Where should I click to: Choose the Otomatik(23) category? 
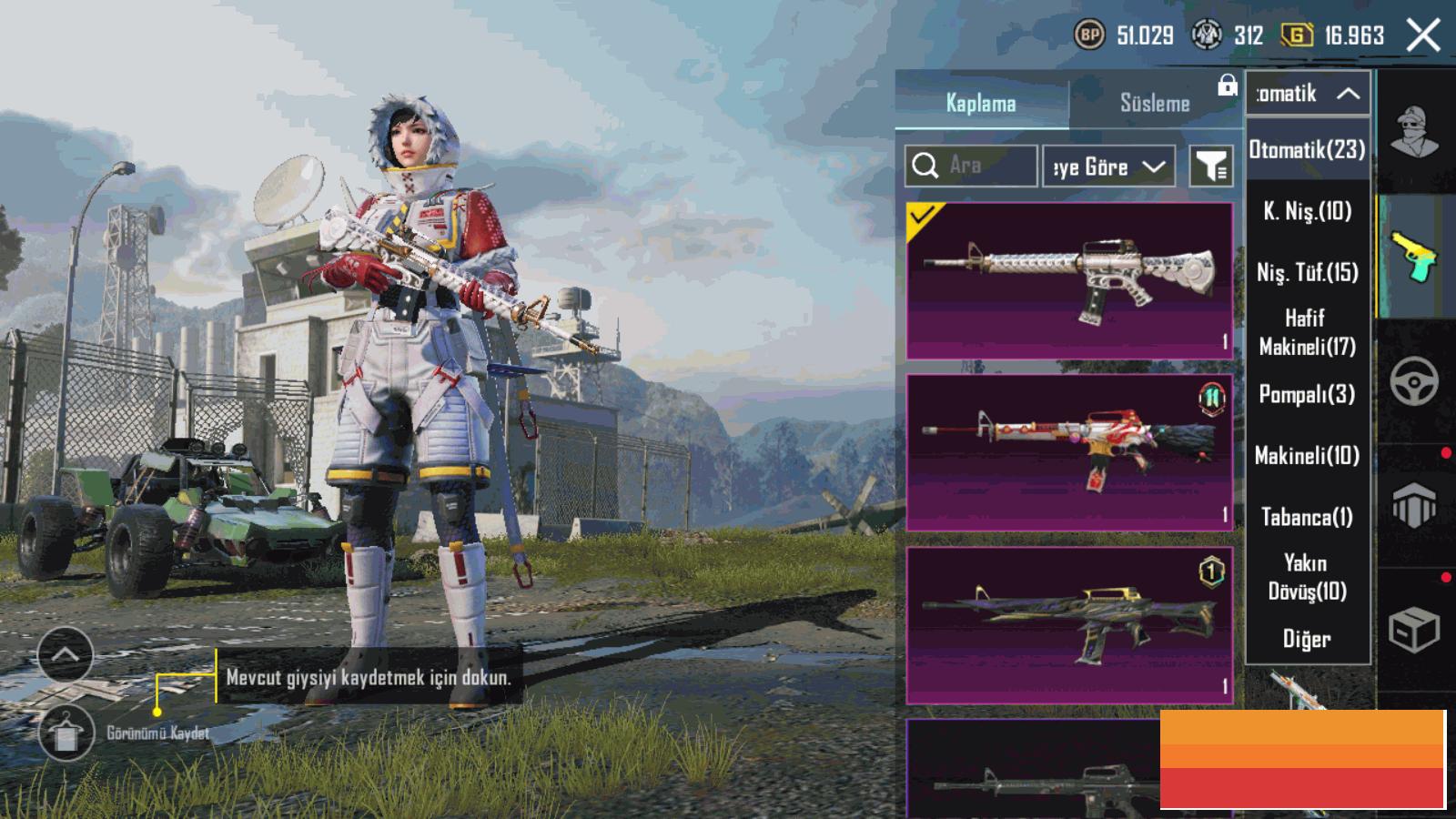coord(1307,149)
